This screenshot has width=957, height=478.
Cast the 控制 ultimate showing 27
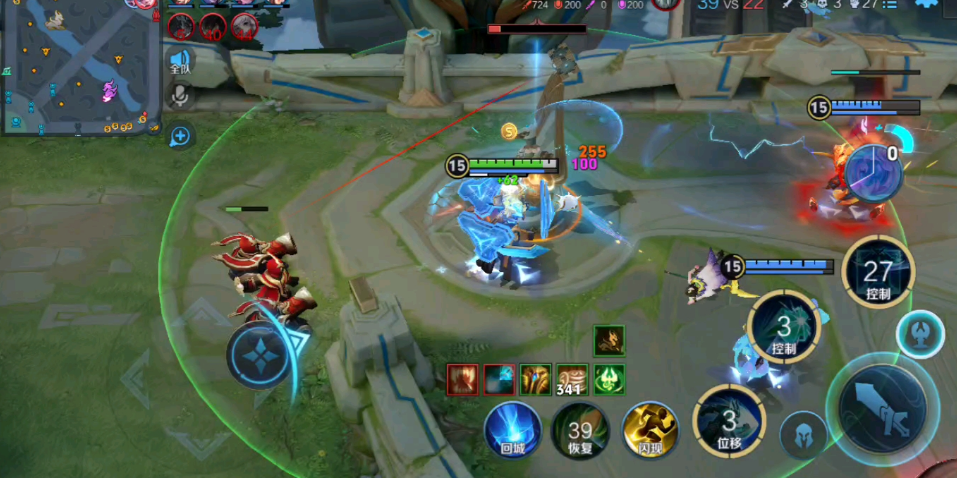(877, 272)
